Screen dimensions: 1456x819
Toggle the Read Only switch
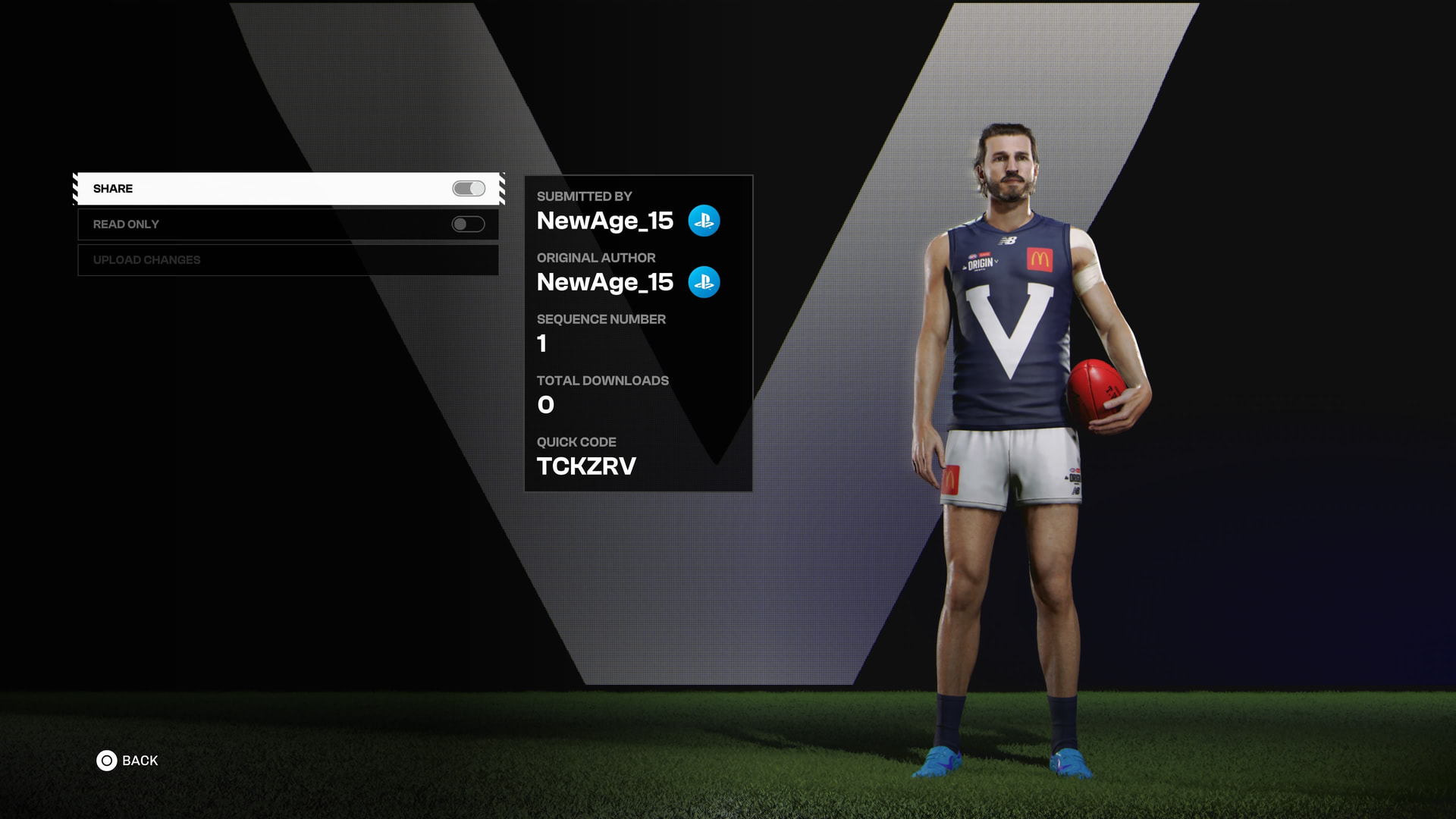(x=468, y=224)
